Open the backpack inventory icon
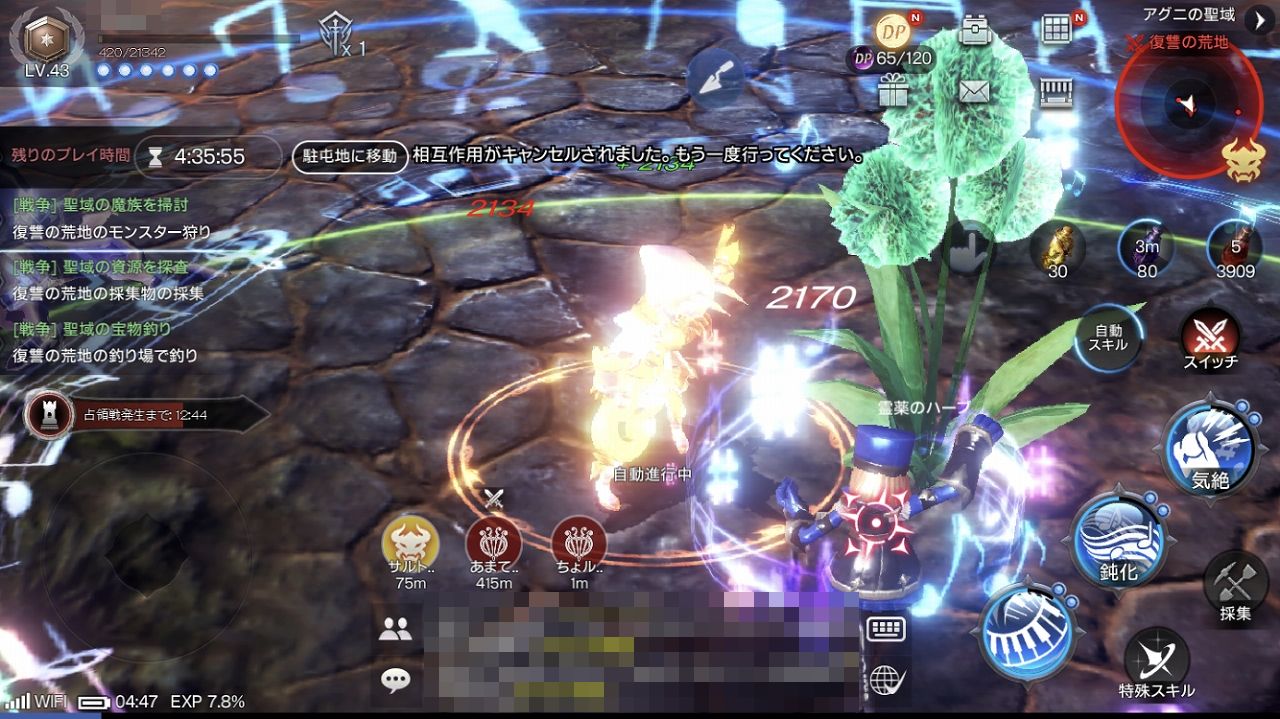This screenshot has height=719, width=1280. pyautogui.click(x=973, y=31)
